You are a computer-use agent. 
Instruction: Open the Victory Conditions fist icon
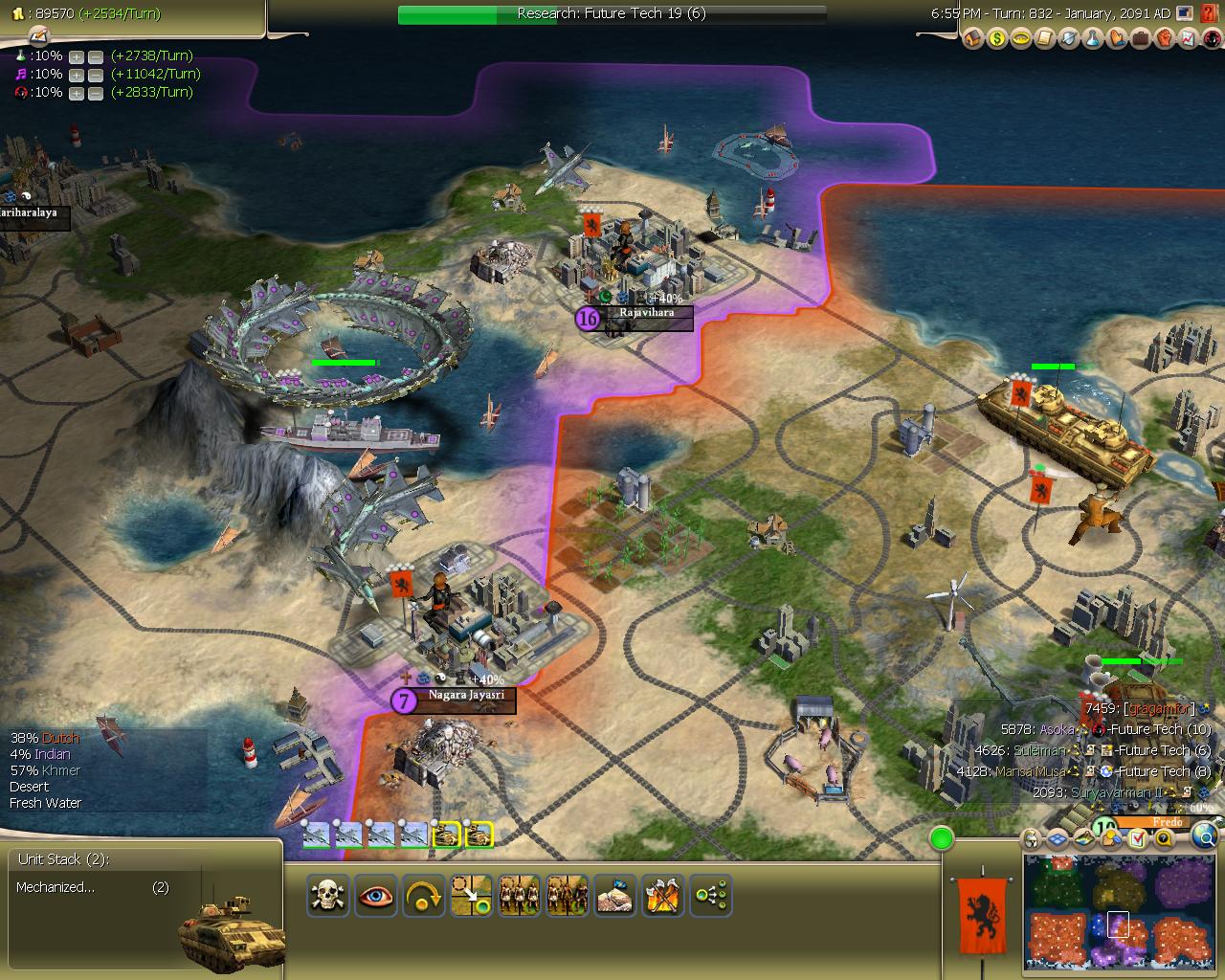pos(1164,40)
